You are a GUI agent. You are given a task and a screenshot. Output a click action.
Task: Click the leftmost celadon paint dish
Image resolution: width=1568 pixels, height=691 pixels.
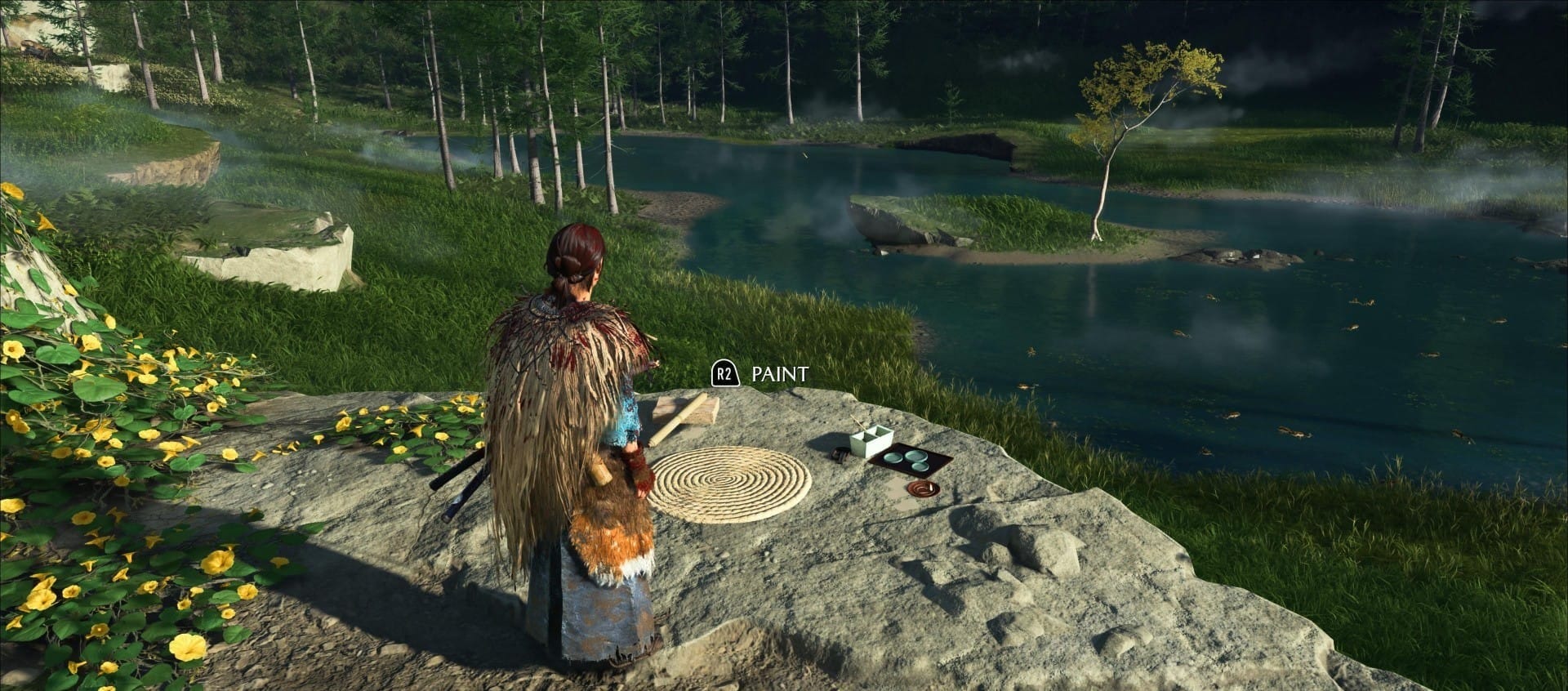pyautogui.click(x=892, y=457)
